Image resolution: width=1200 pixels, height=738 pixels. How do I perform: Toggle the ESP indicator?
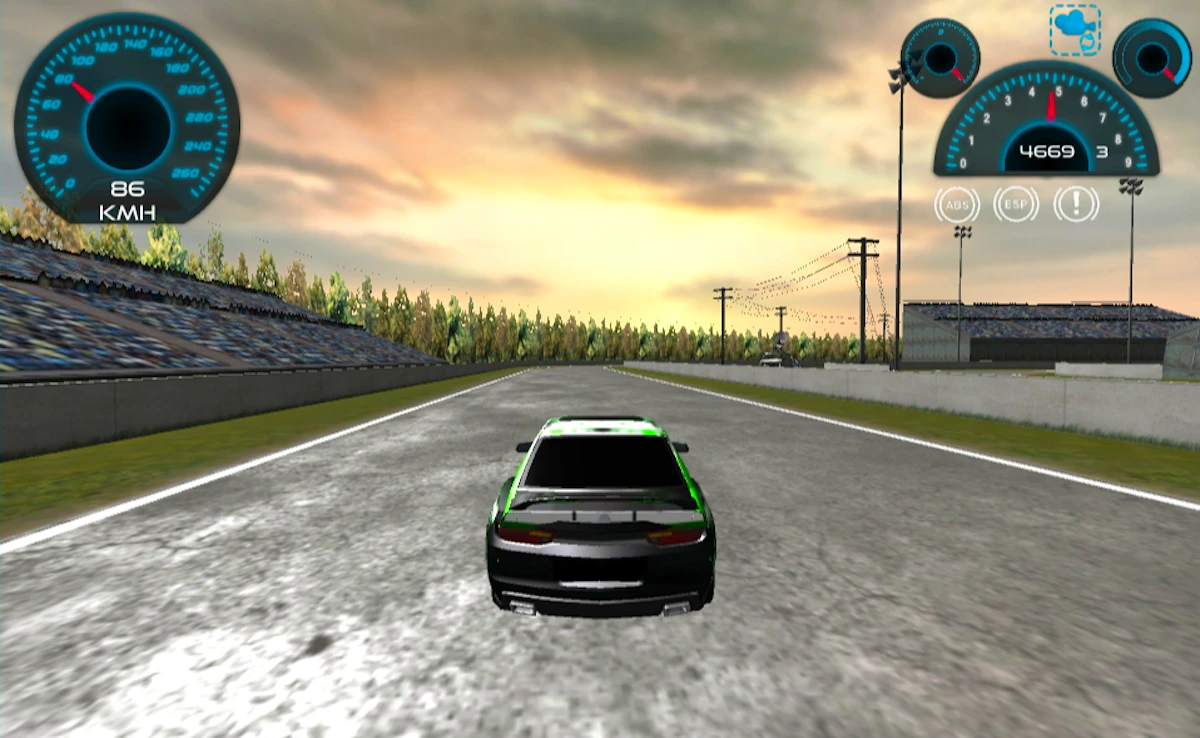(1016, 205)
